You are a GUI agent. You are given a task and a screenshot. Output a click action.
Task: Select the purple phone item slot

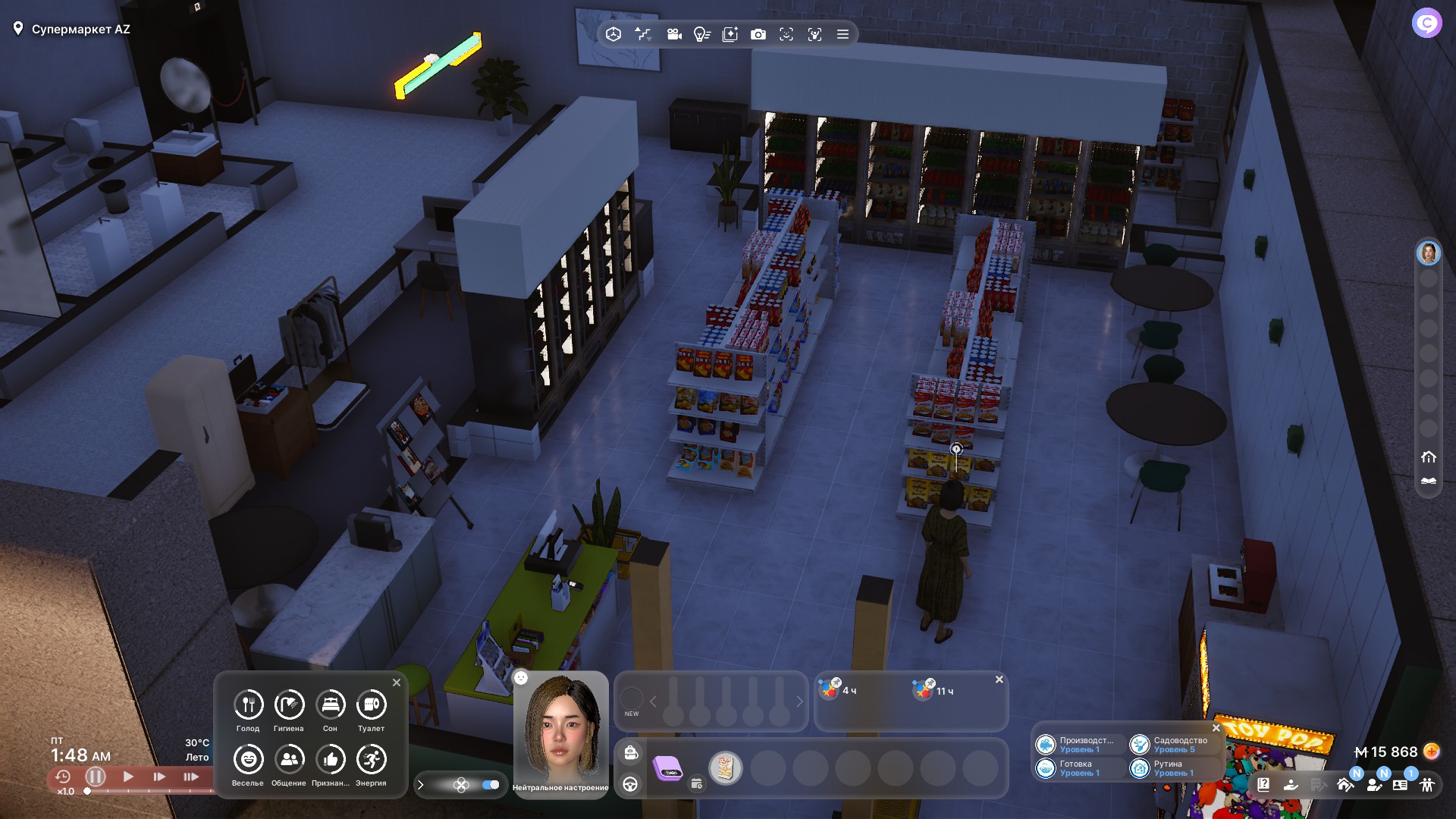668,769
